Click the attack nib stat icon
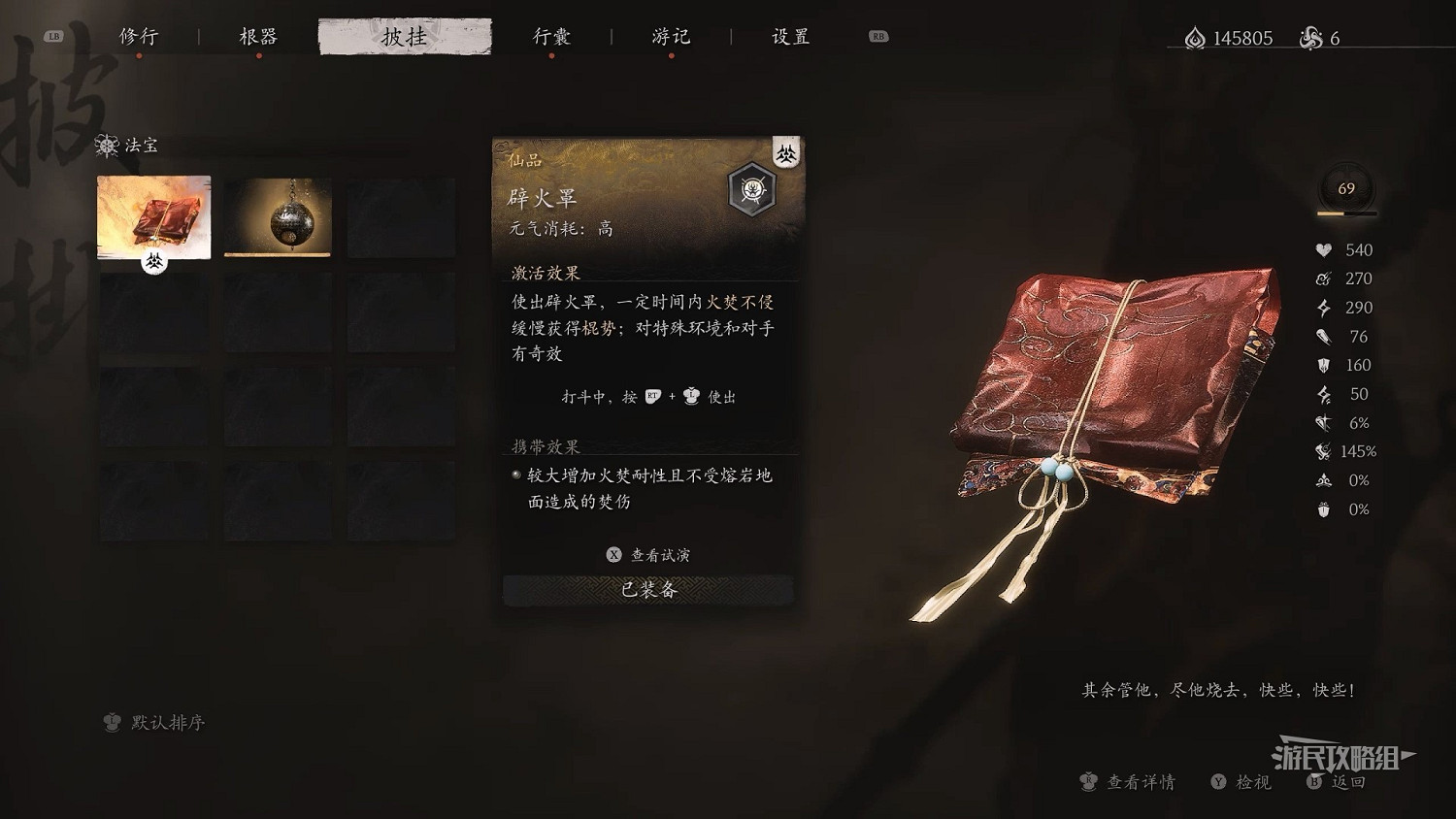 point(1322,337)
